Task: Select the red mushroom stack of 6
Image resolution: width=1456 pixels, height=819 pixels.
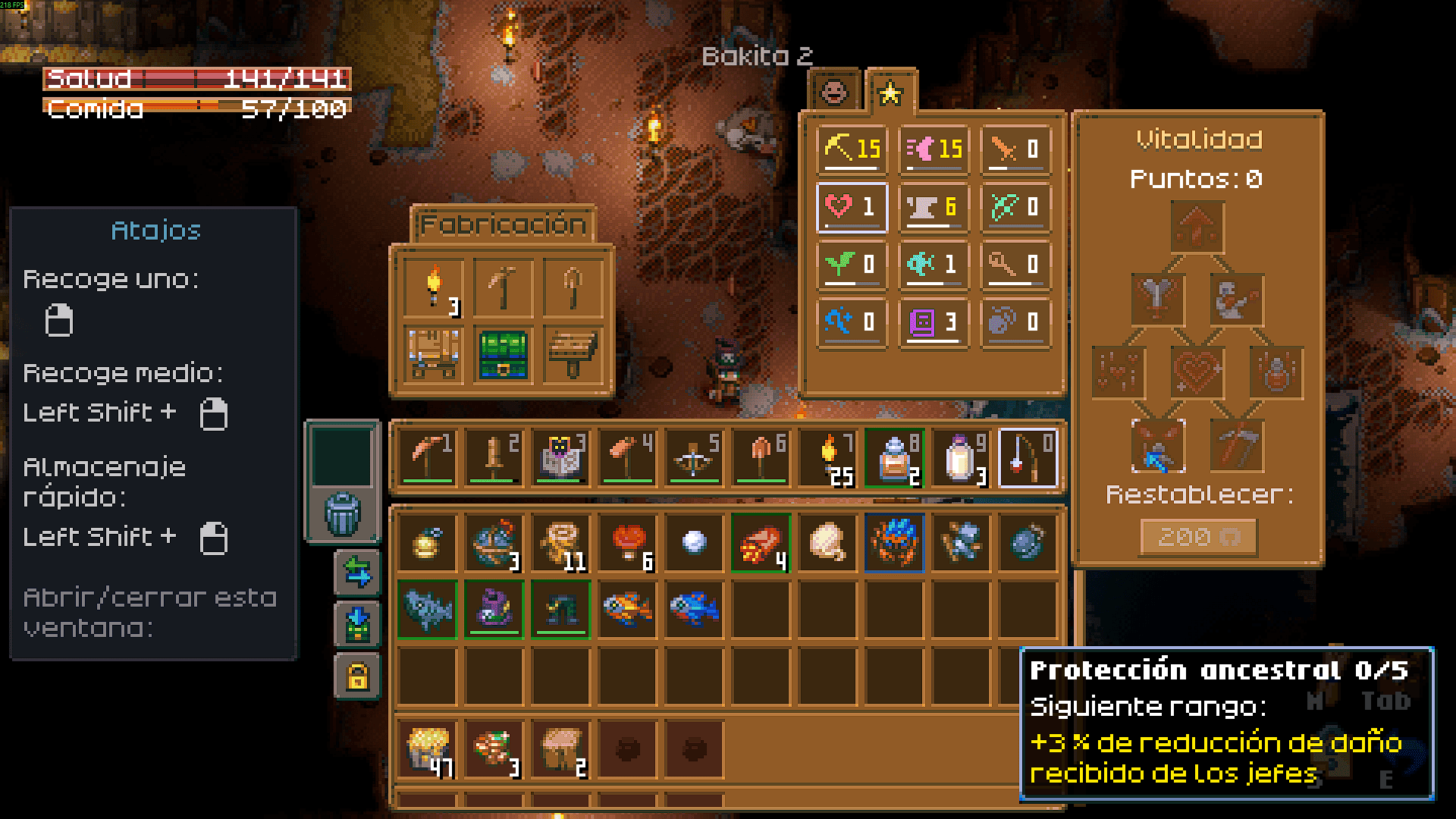Action: pos(628,543)
